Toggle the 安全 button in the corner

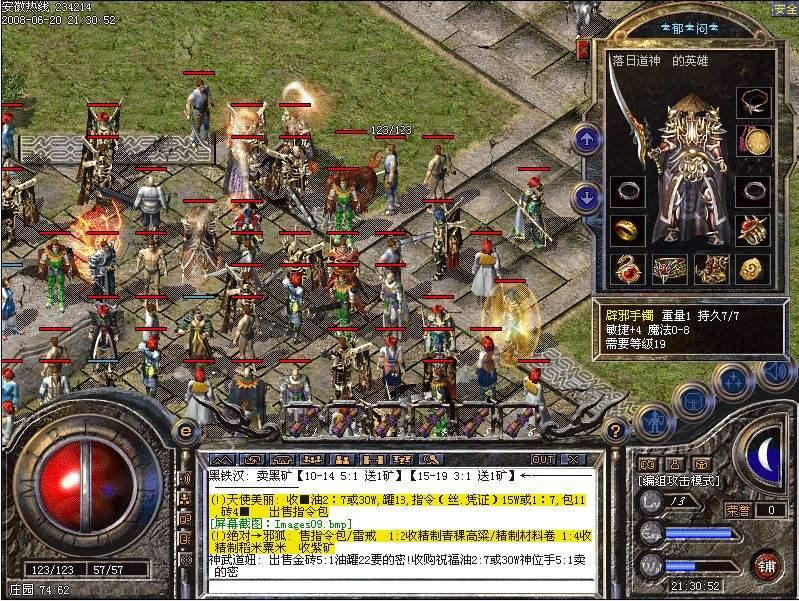[784, 8]
